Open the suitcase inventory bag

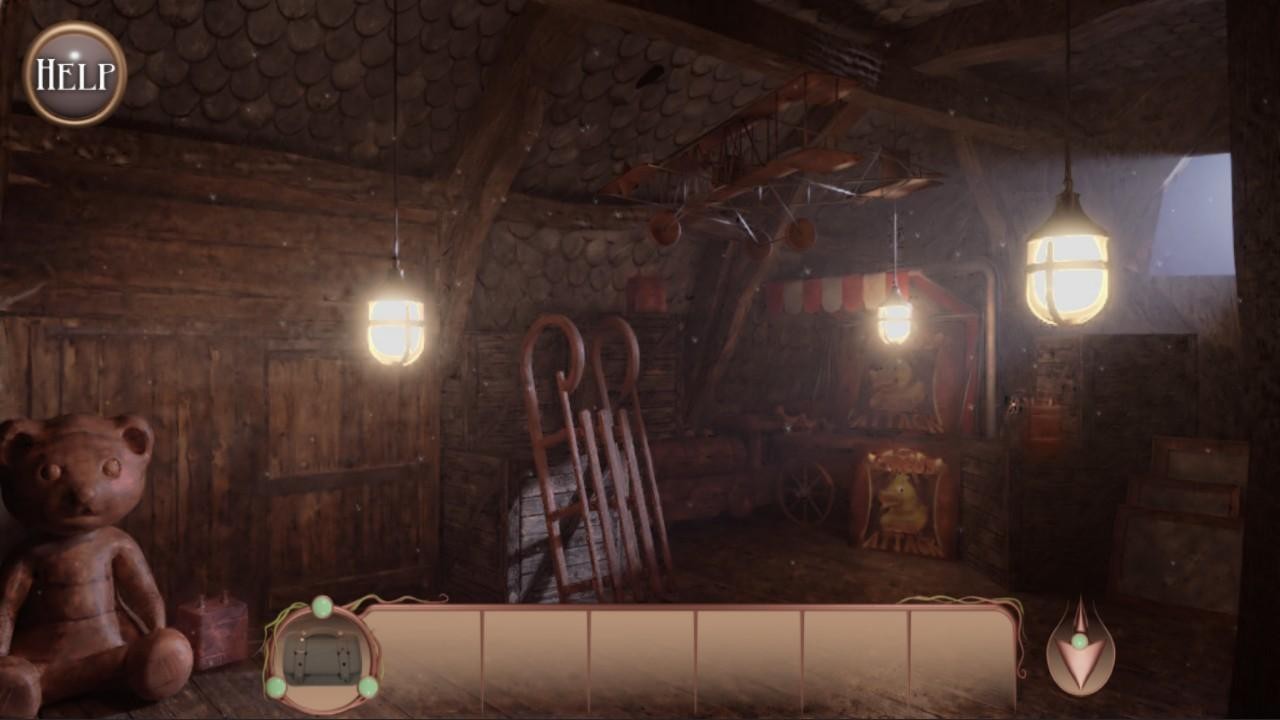[x=321, y=658]
